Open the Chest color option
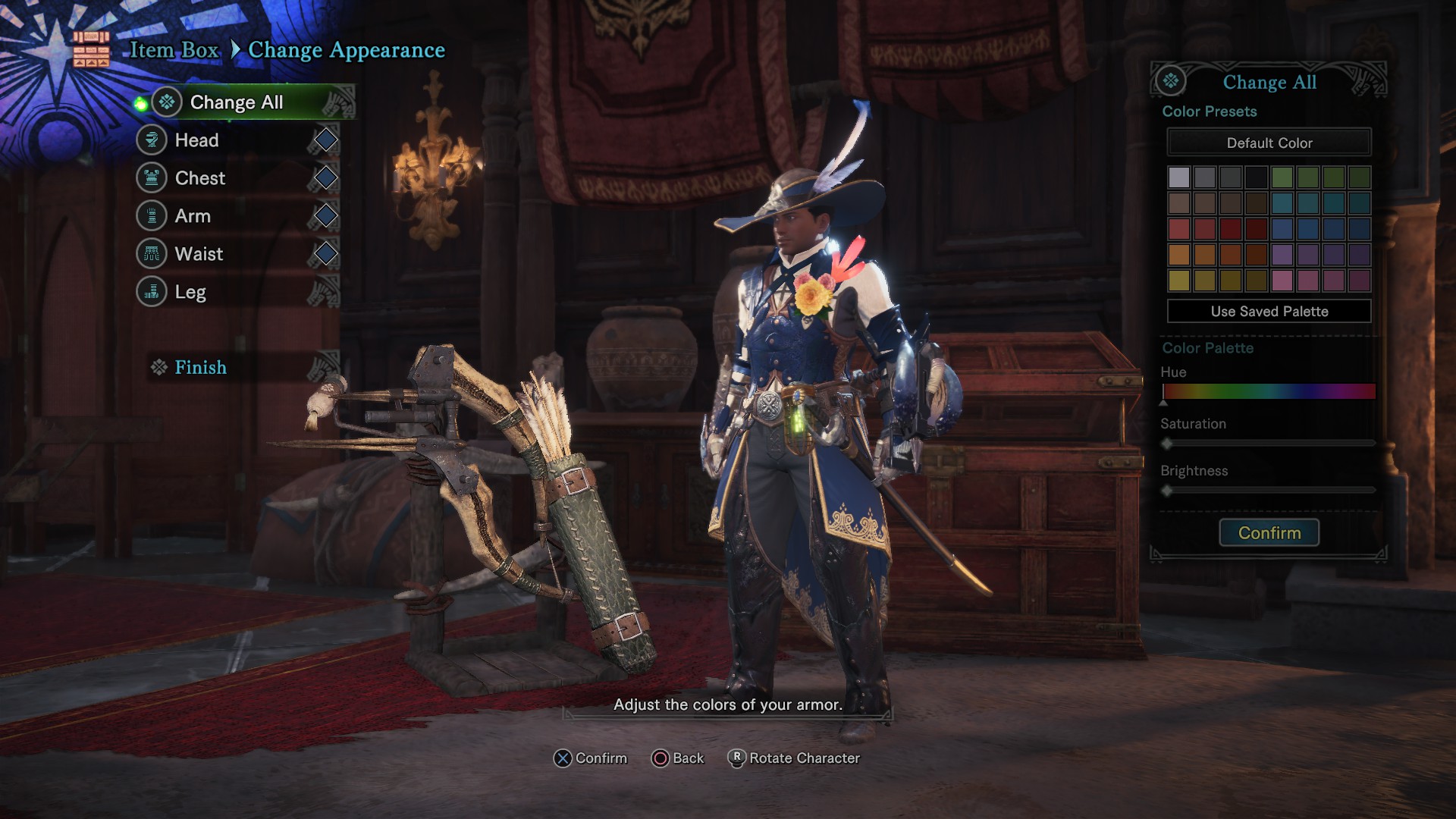Screen dimensions: 1456x819 coord(199,178)
